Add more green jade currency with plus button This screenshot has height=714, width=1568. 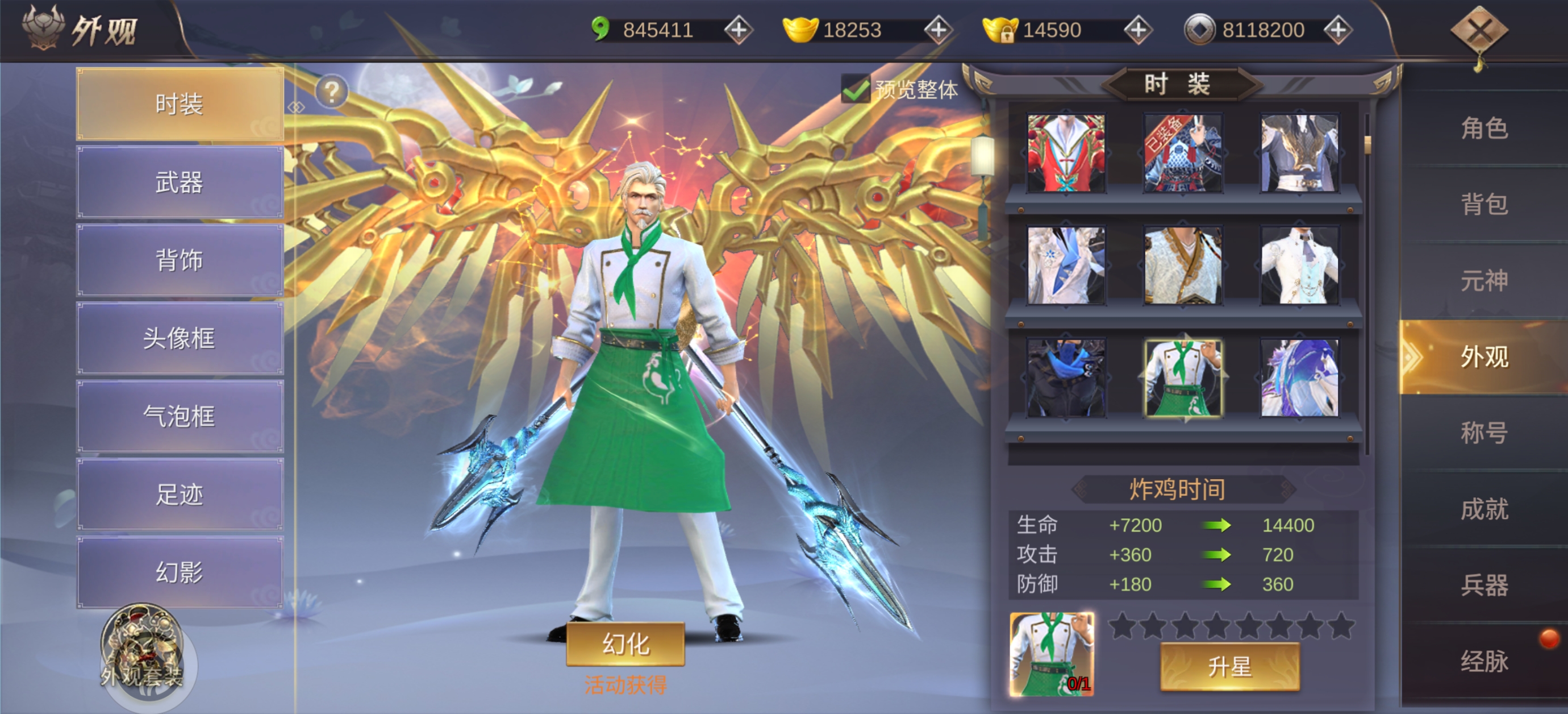pyautogui.click(x=739, y=30)
